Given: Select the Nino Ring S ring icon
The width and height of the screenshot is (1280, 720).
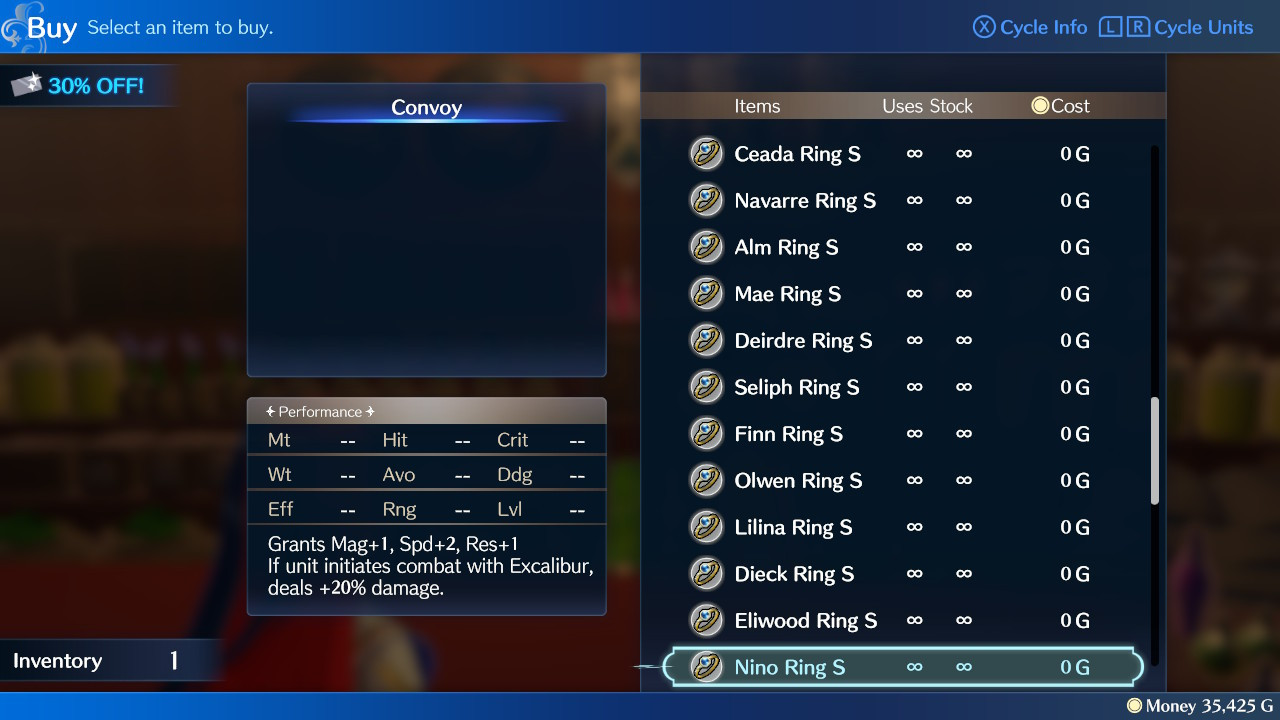Looking at the screenshot, I should (707, 666).
